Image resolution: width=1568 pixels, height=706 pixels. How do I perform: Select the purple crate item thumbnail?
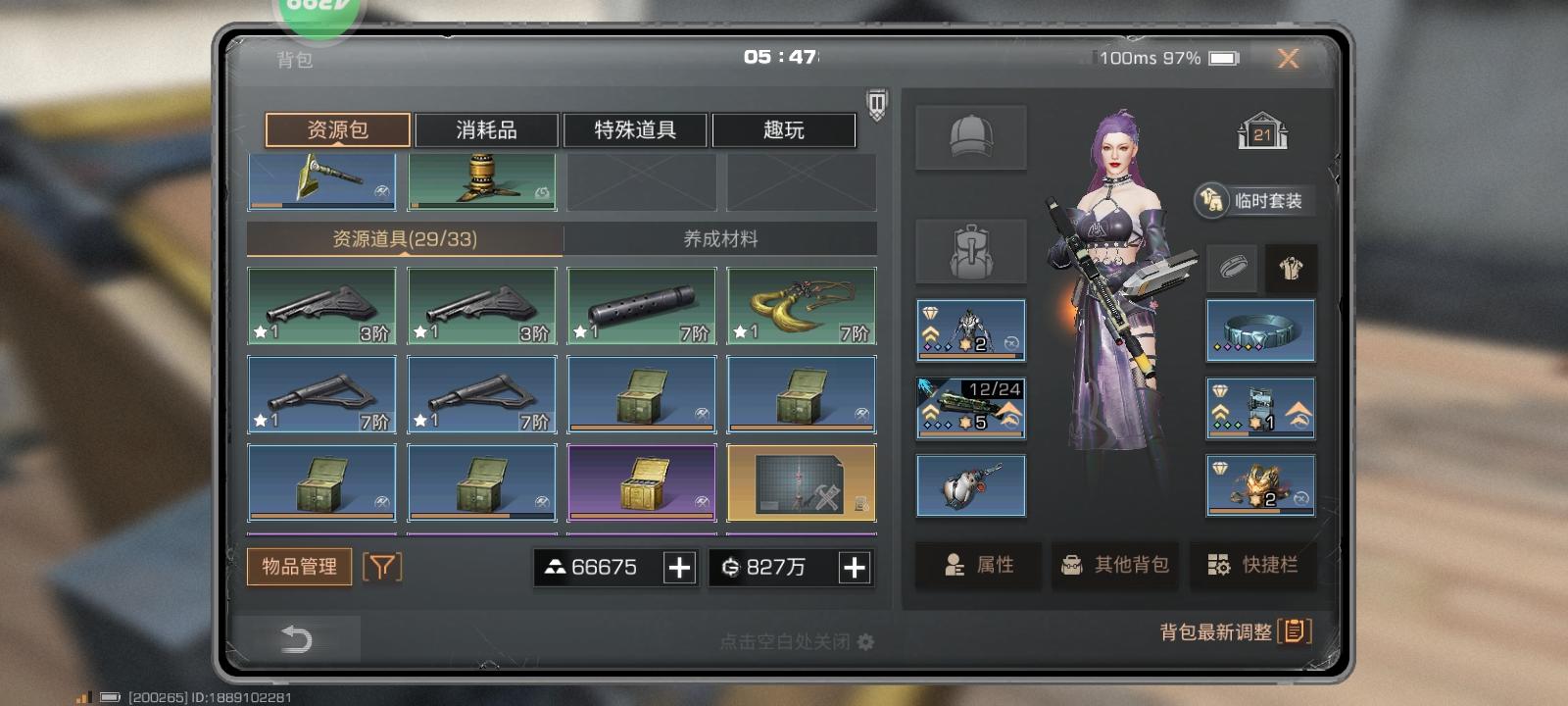point(641,481)
